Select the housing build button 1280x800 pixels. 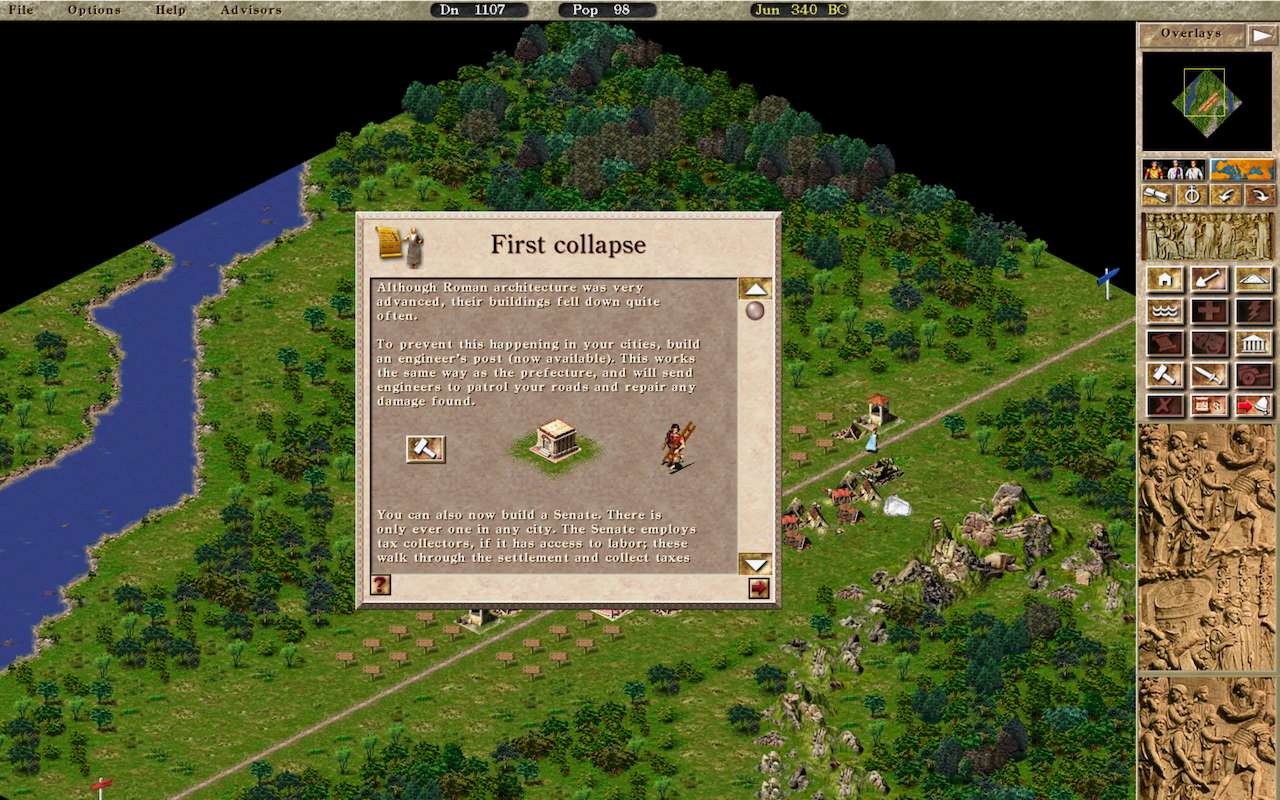[1166, 279]
